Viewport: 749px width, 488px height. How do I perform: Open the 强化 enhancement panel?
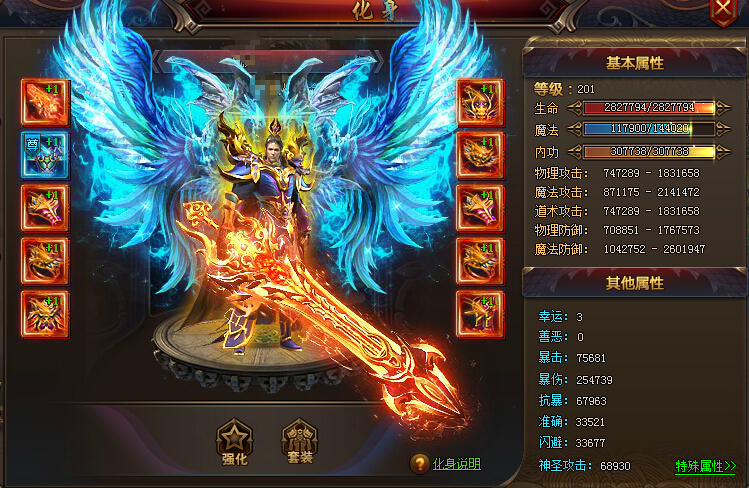235,444
